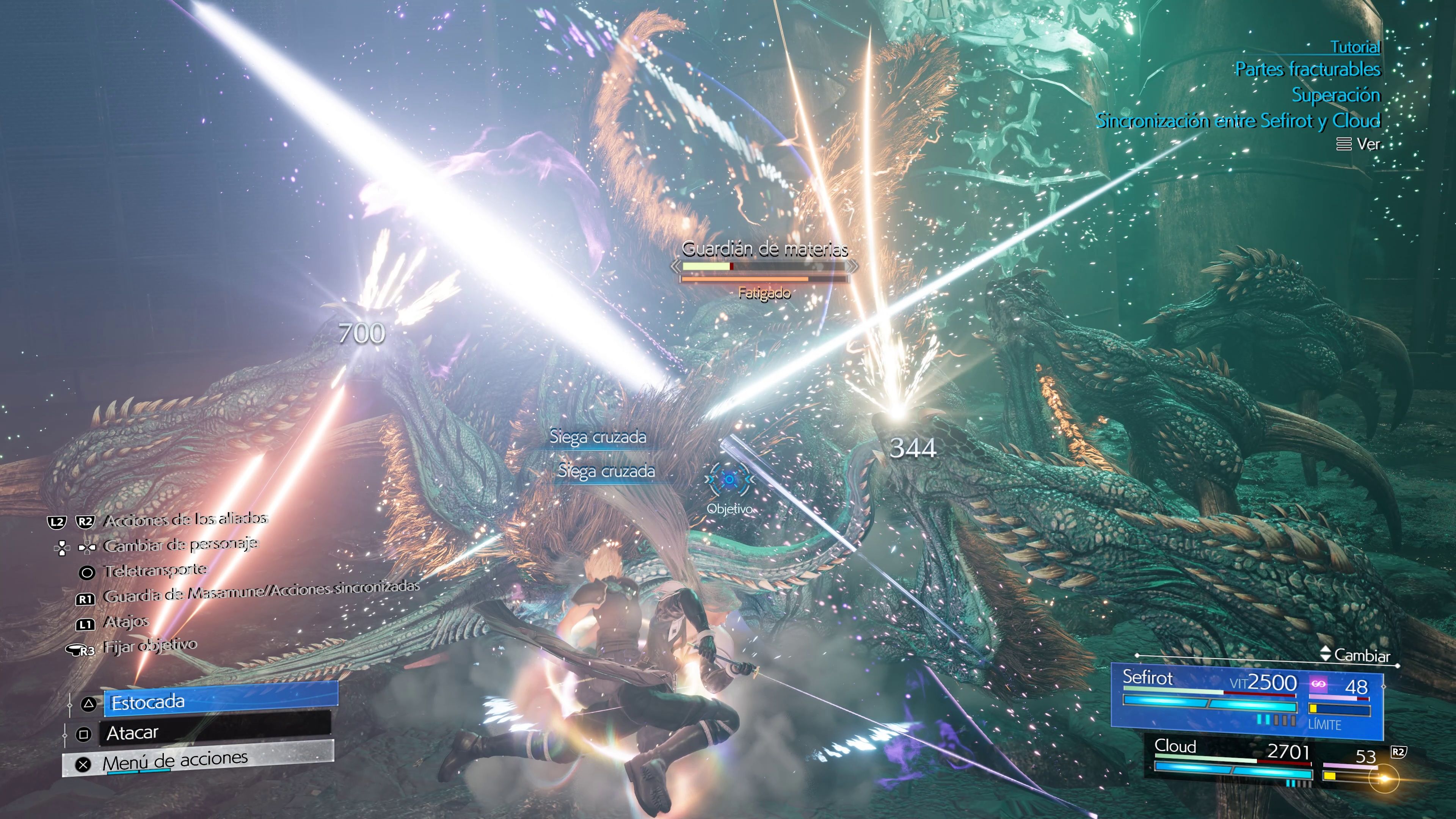Open Sincronización entre Sefirot y Cloud tutorial
Viewport: 1456px width, 819px height.
(x=1238, y=121)
